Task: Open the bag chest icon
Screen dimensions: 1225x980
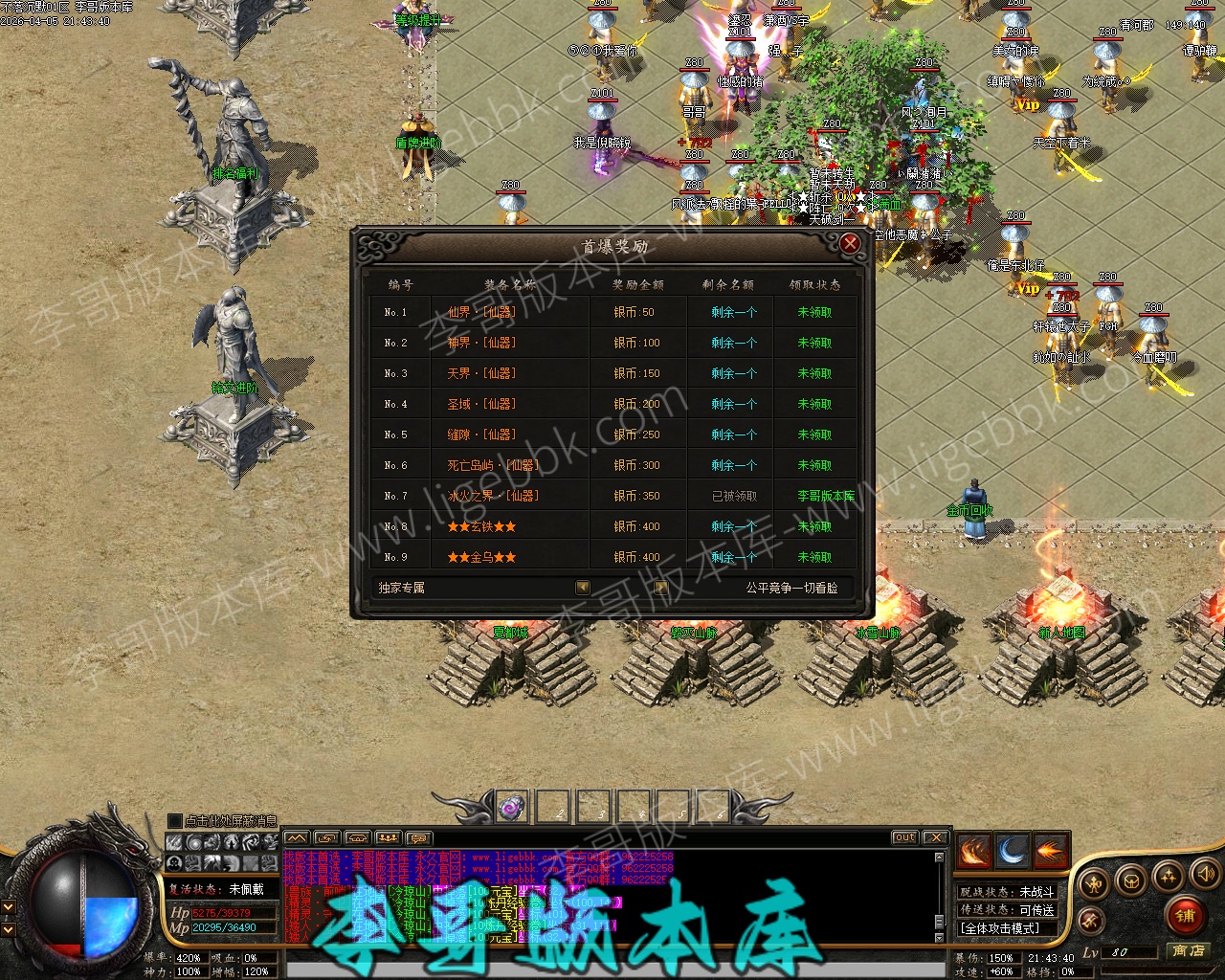Action: [1130, 880]
